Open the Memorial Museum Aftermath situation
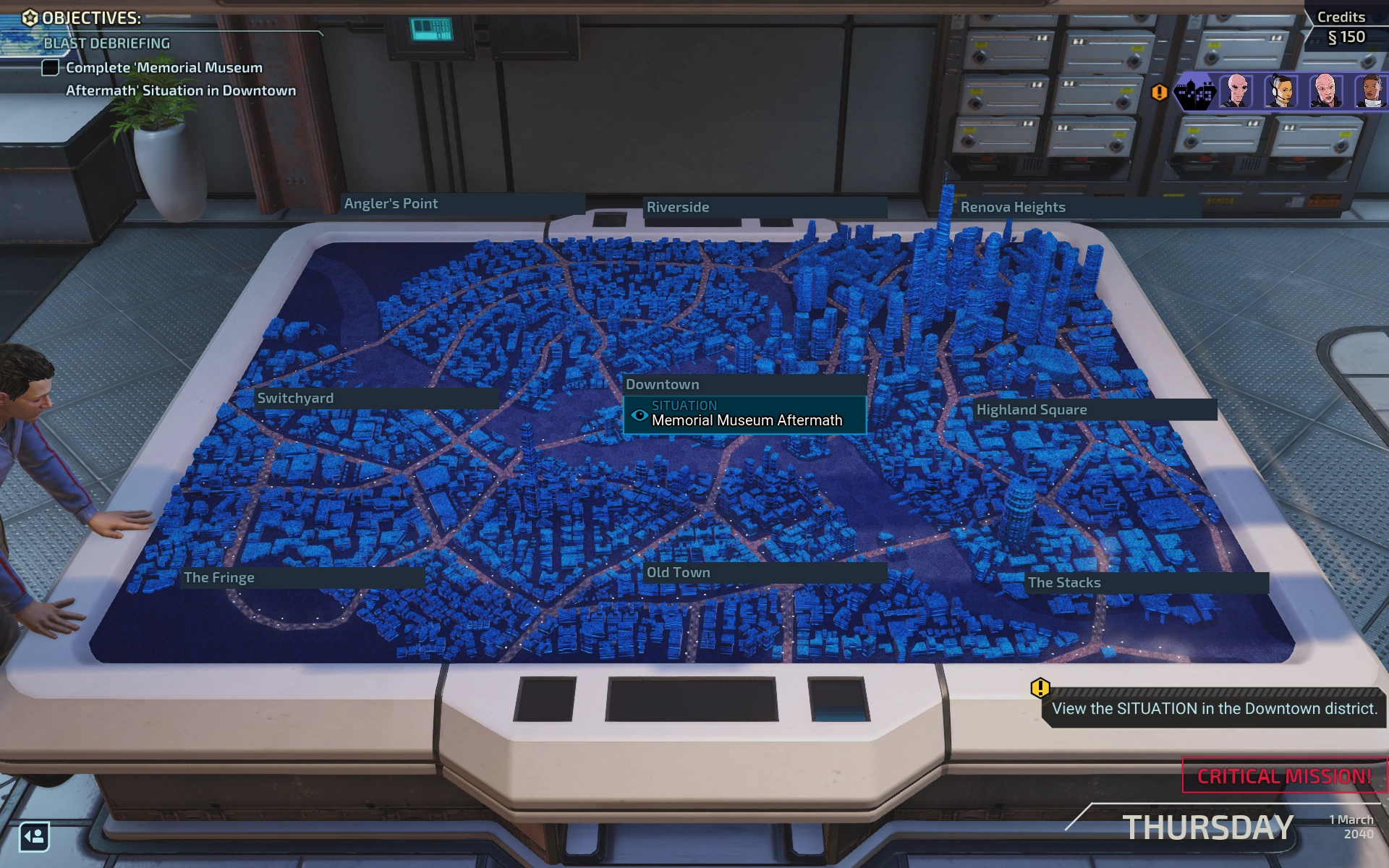Viewport: 1389px width, 868px height. pyautogui.click(x=745, y=414)
